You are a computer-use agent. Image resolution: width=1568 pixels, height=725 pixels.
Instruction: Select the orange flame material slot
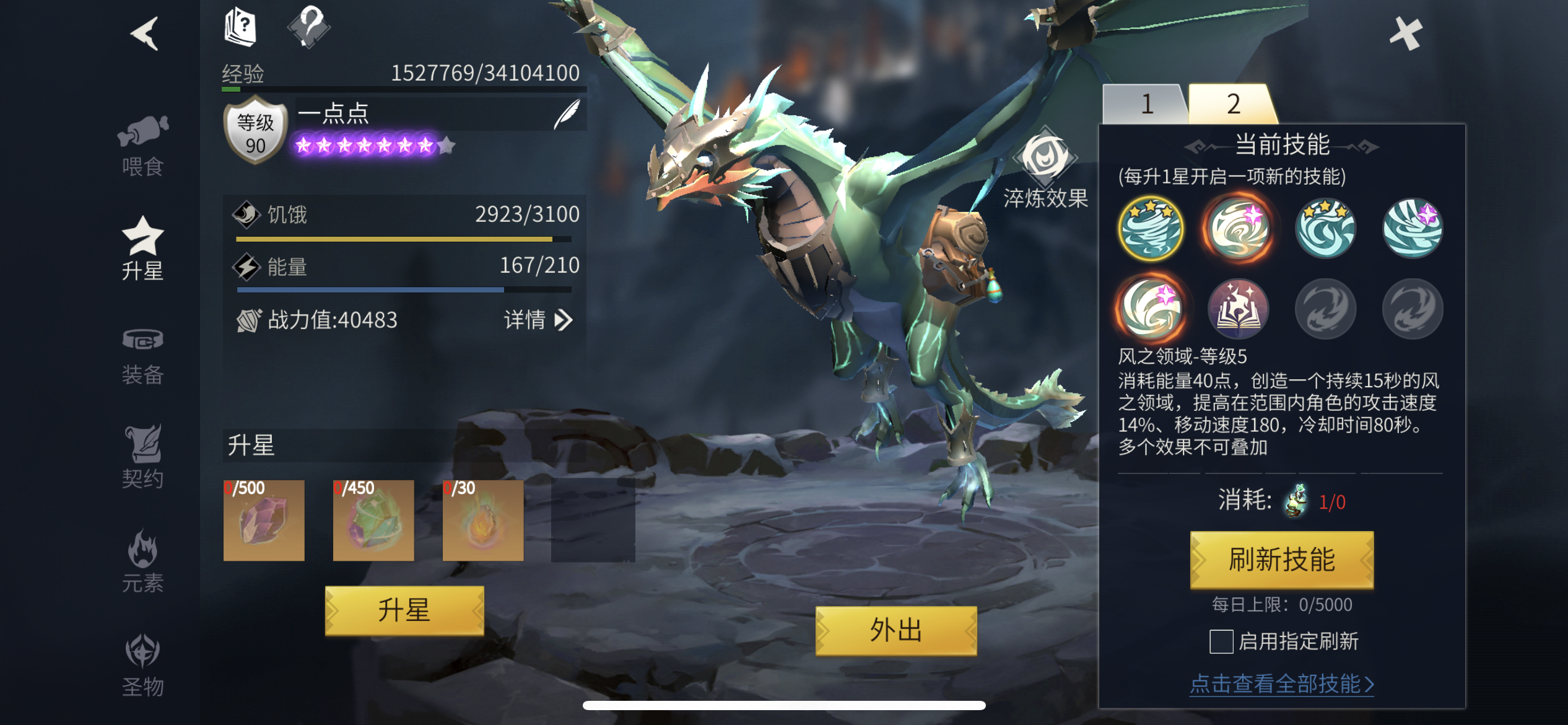point(483,521)
